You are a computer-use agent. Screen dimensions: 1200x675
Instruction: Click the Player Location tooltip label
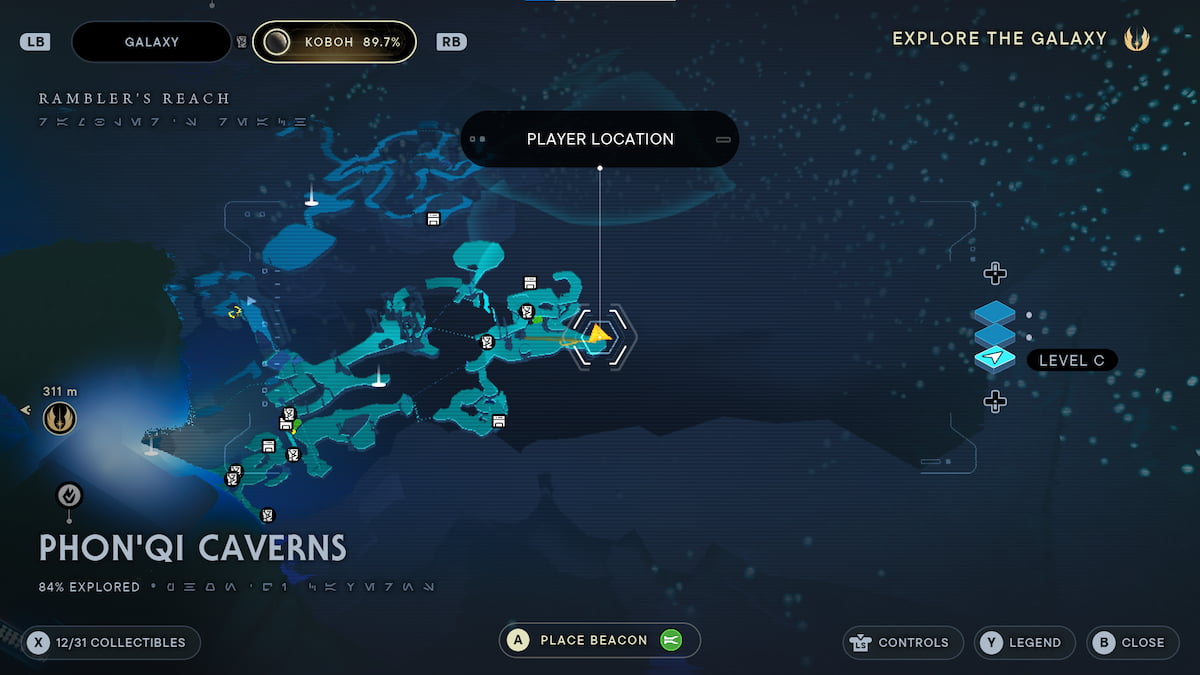pyautogui.click(x=600, y=139)
